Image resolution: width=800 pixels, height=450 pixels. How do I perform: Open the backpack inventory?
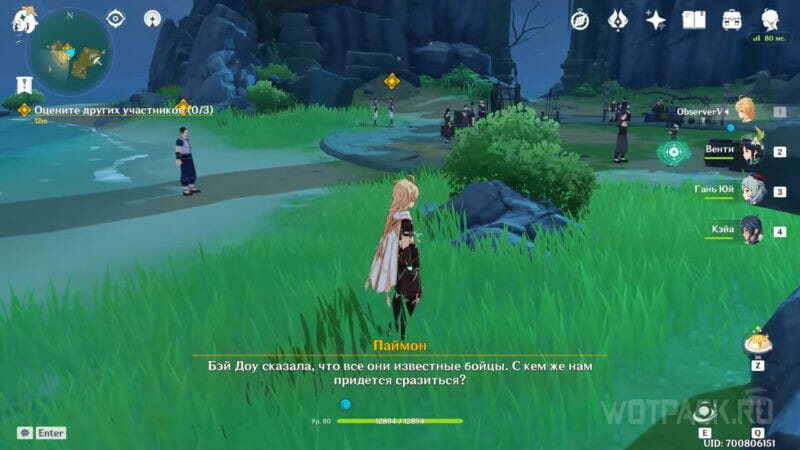tap(732, 19)
